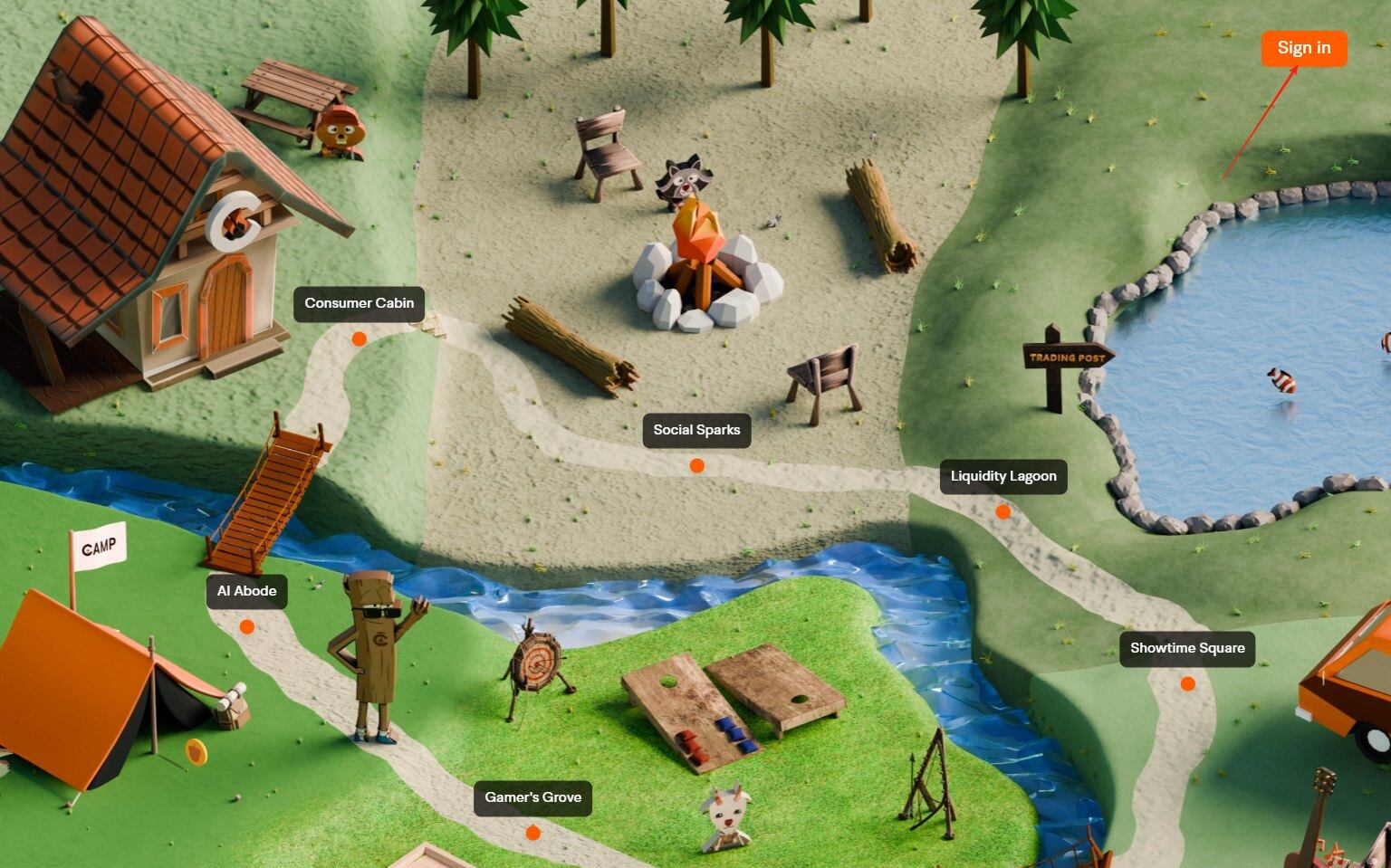Expand the Showtime Square label
Screen dimensions: 1391x868
point(1187,648)
